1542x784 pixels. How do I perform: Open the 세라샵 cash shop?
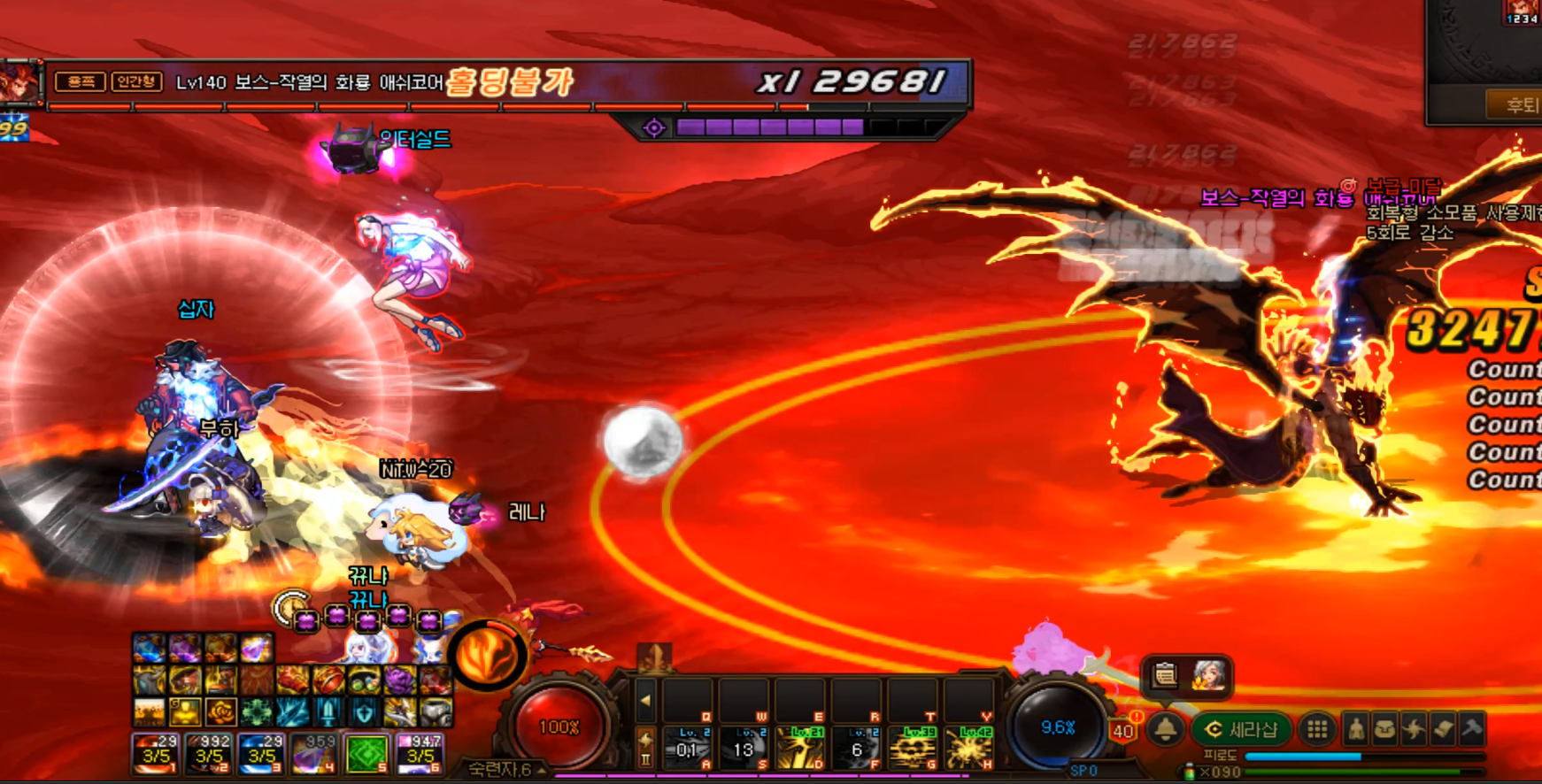click(x=1243, y=730)
